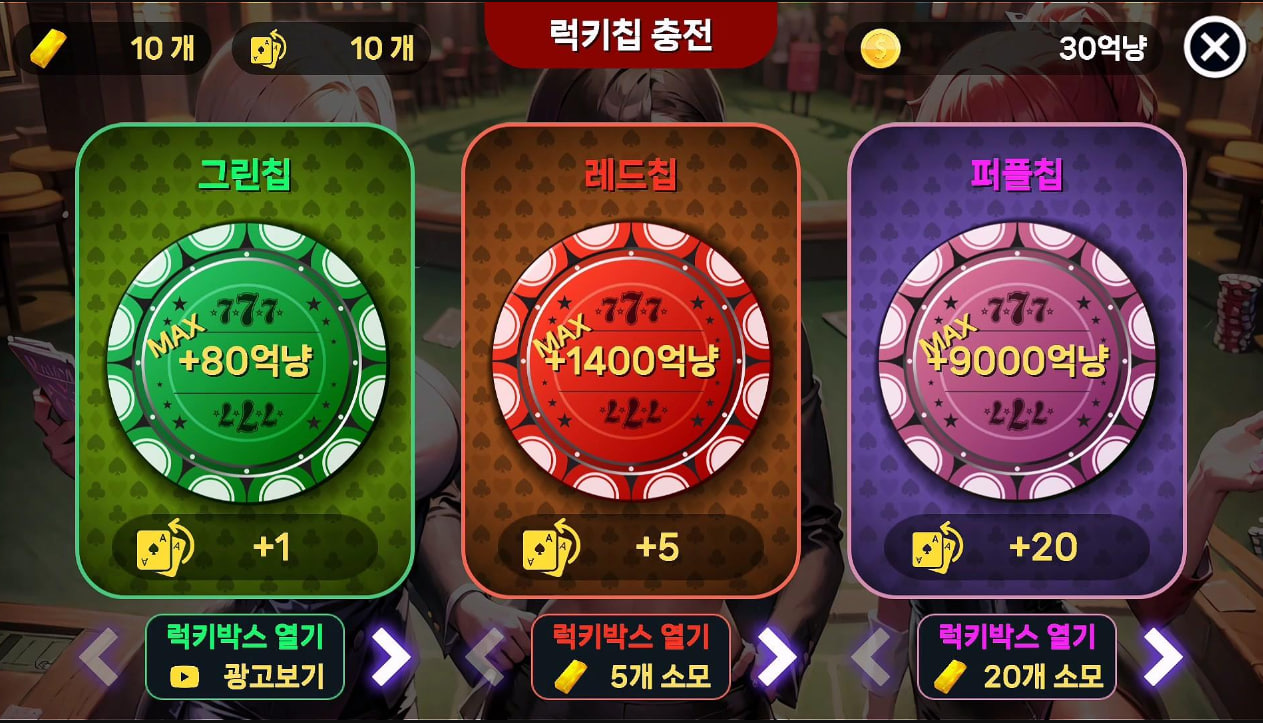Open green lucky box by watching ad
This screenshot has width=1263, height=723.
[x=245, y=657]
